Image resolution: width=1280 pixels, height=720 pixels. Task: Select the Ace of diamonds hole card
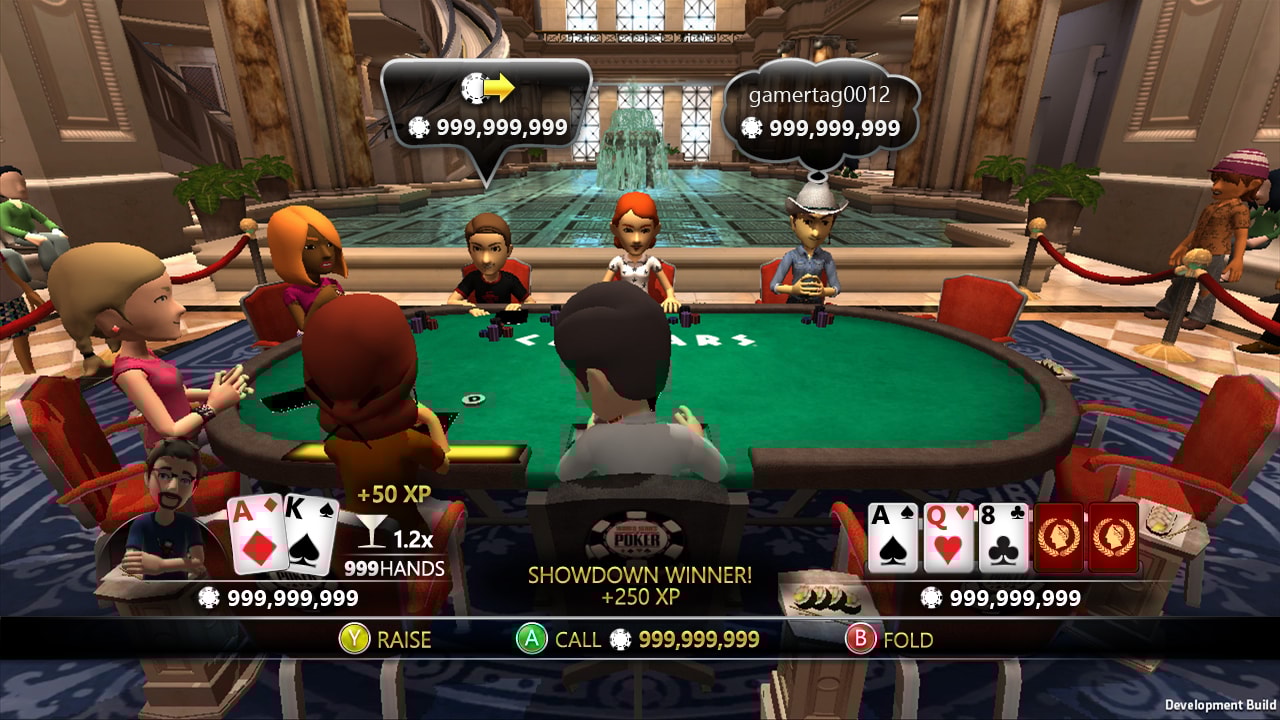[x=256, y=535]
